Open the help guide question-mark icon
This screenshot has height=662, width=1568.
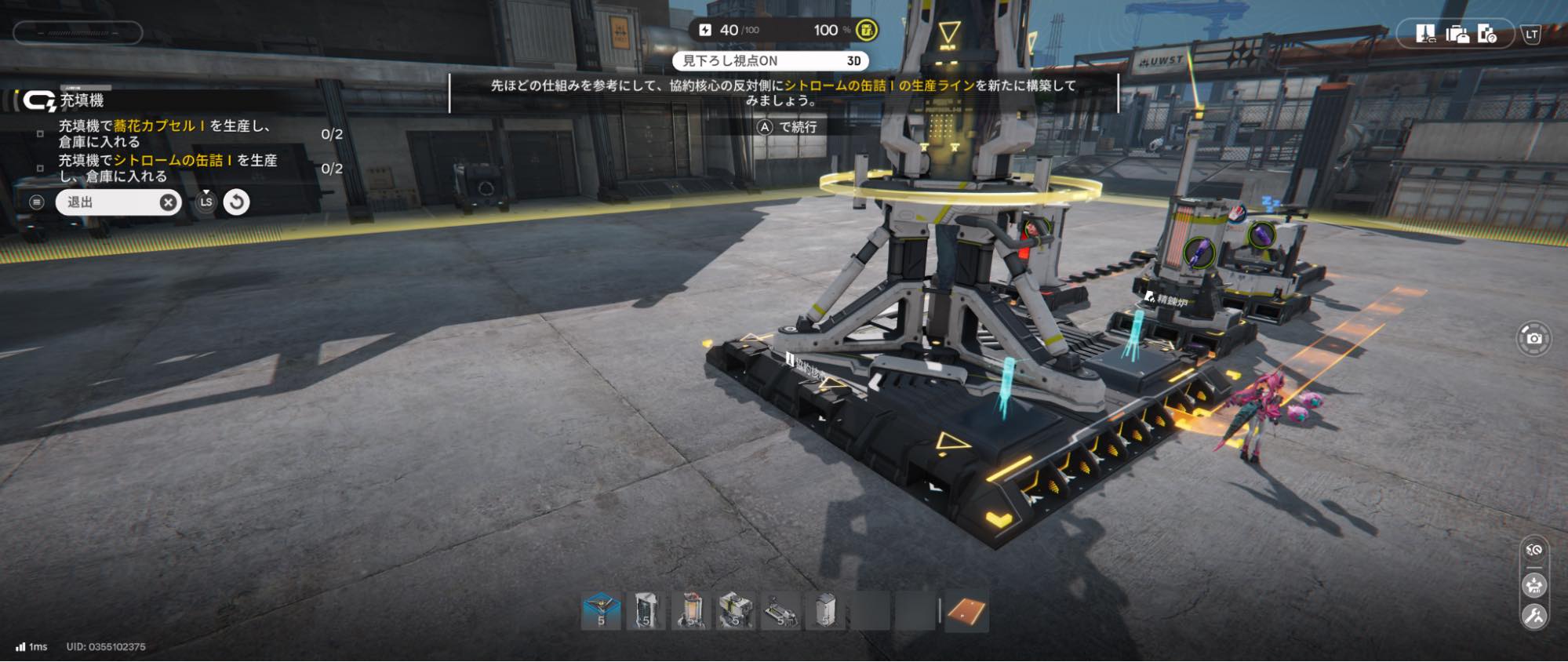pyautogui.click(x=1486, y=34)
